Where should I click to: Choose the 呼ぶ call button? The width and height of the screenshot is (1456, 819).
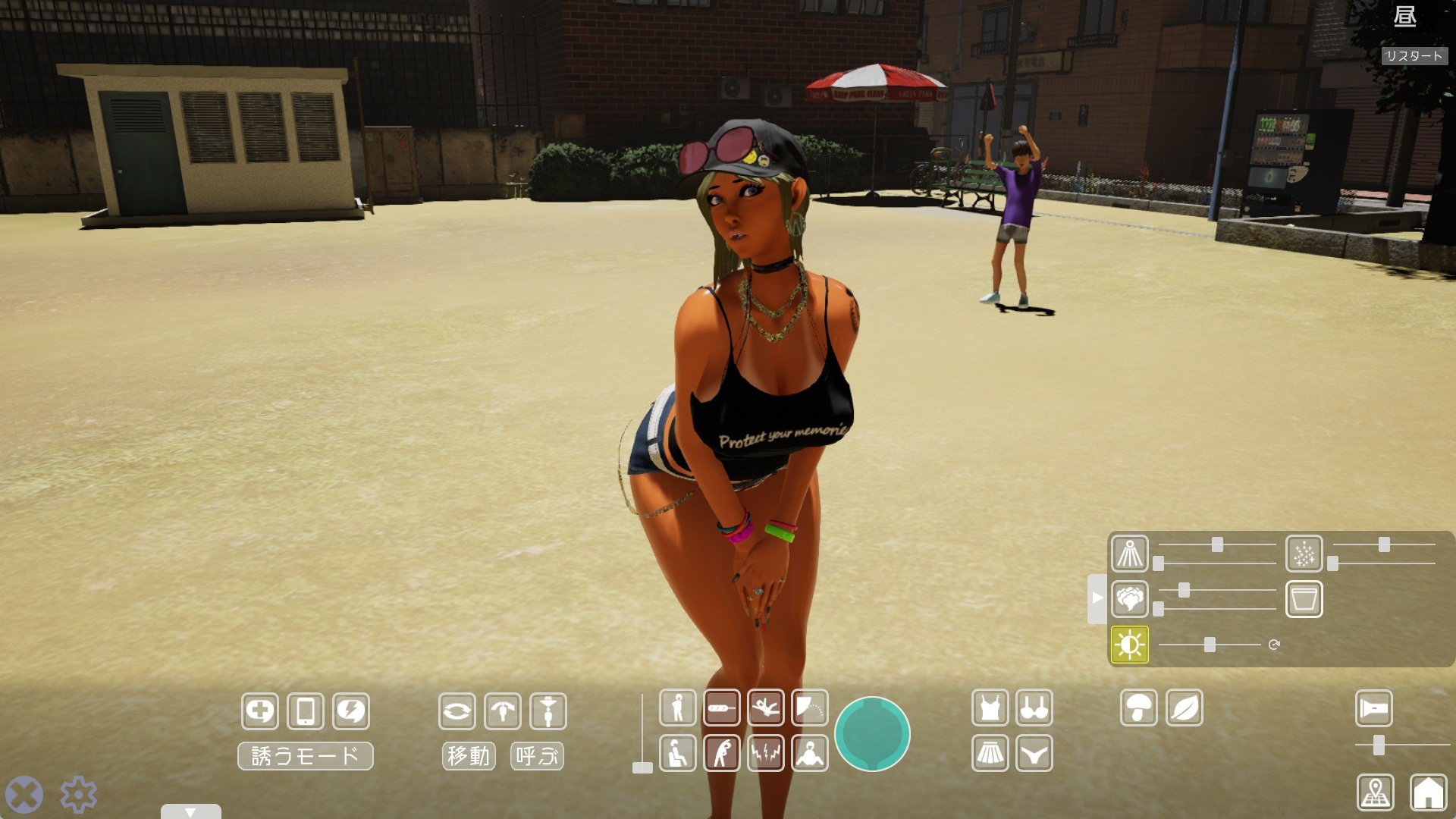coord(537,756)
